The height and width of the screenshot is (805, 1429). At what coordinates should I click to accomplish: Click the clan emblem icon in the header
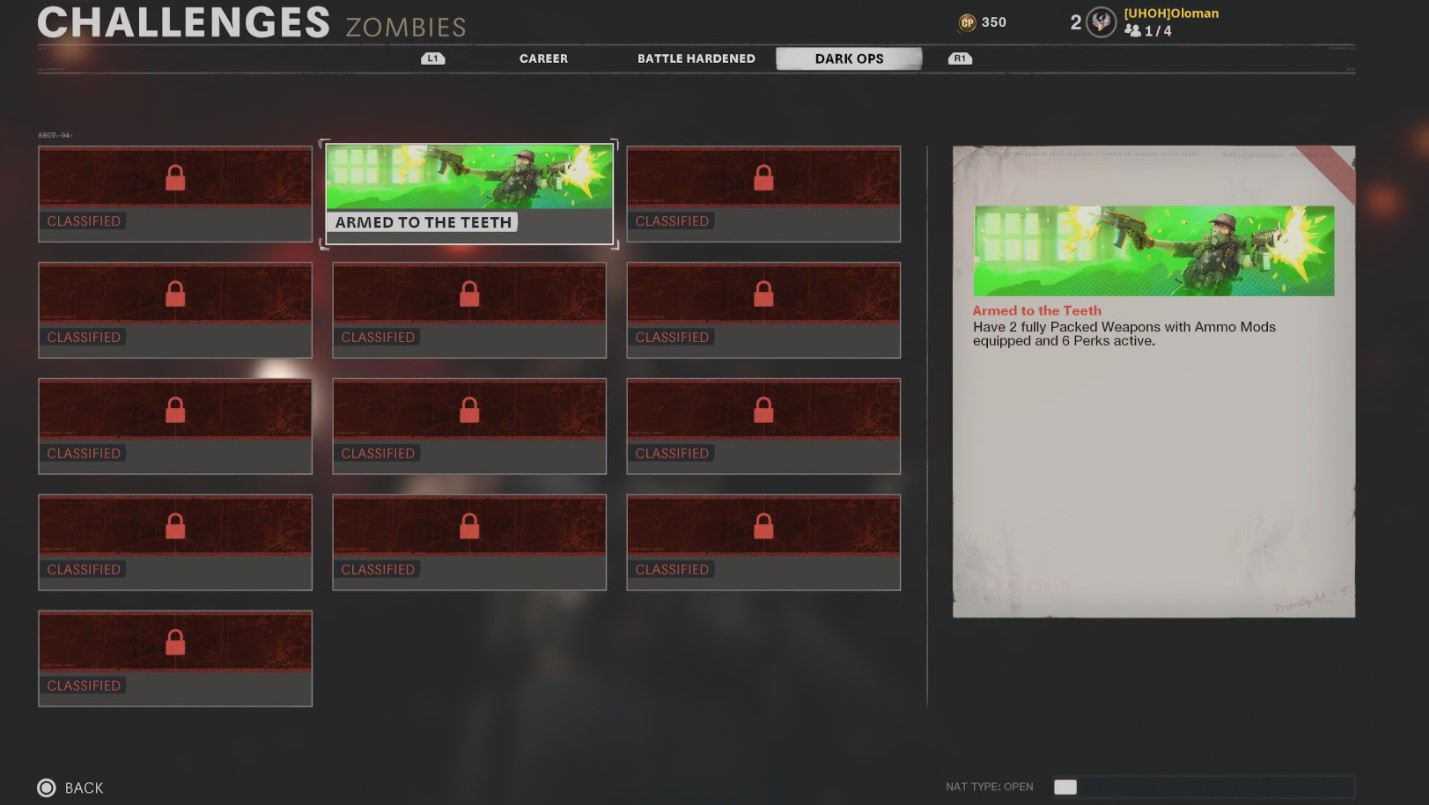click(1100, 21)
